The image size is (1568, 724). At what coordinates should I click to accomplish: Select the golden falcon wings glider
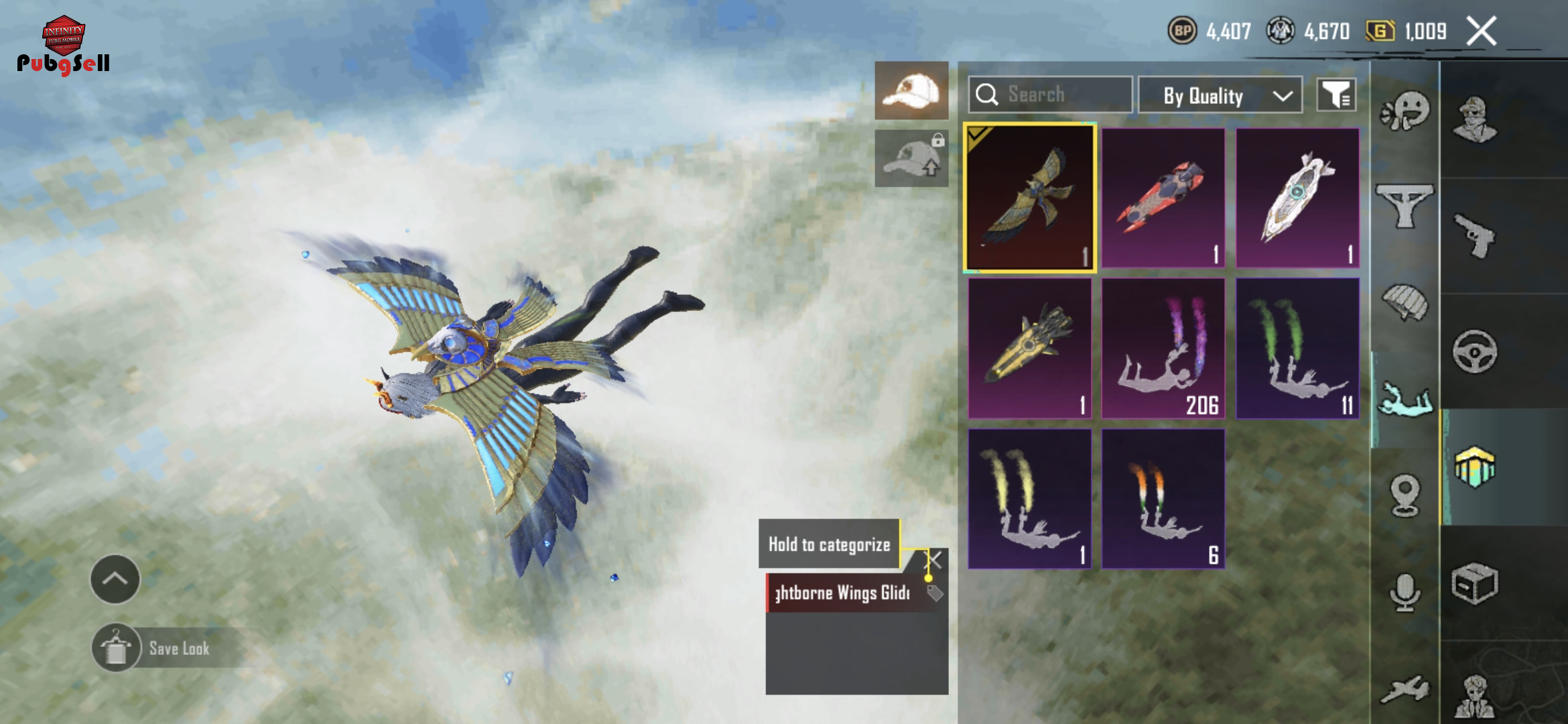point(1029,198)
